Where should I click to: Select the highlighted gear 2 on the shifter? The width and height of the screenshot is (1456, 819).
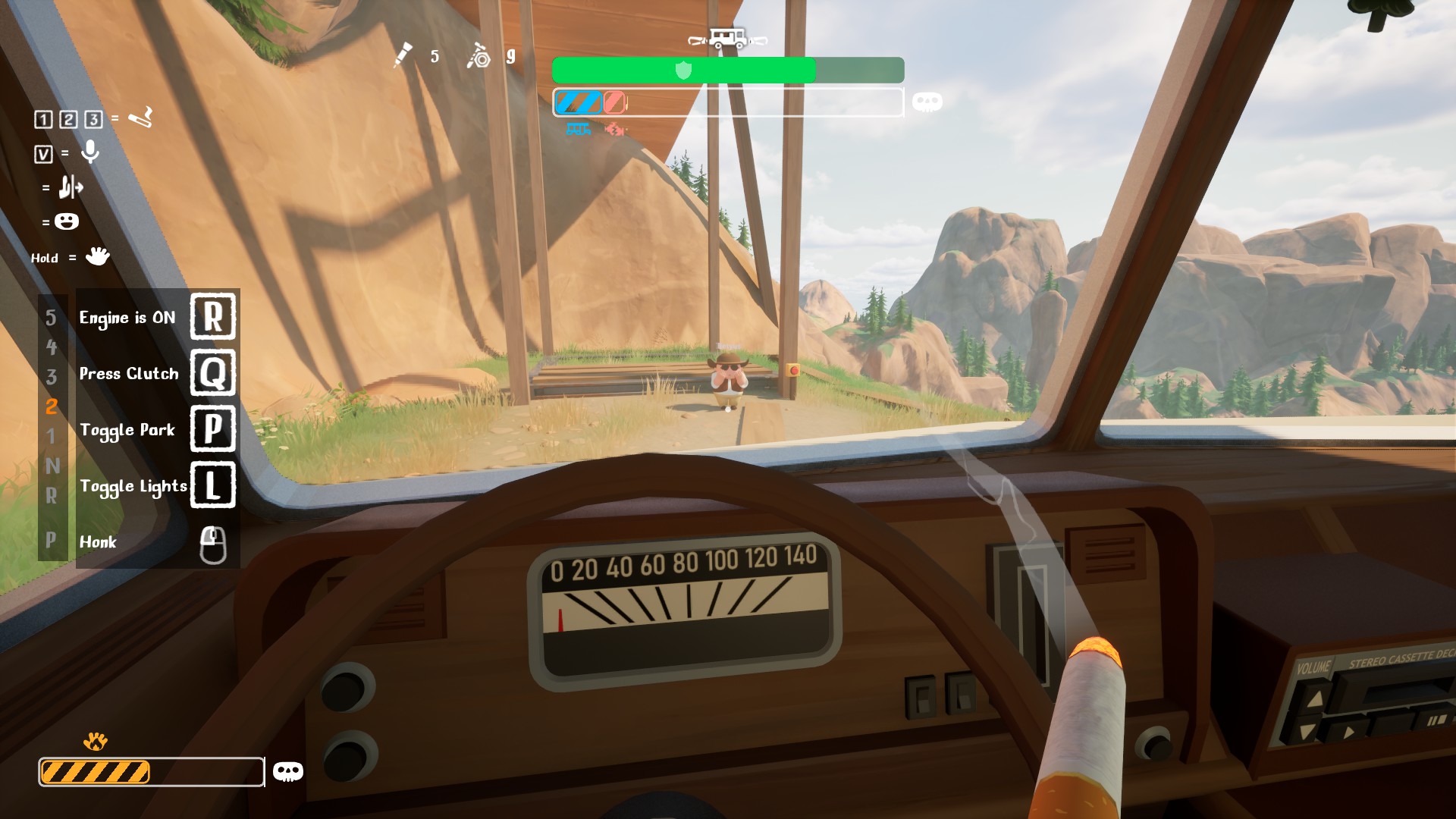[52, 406]
